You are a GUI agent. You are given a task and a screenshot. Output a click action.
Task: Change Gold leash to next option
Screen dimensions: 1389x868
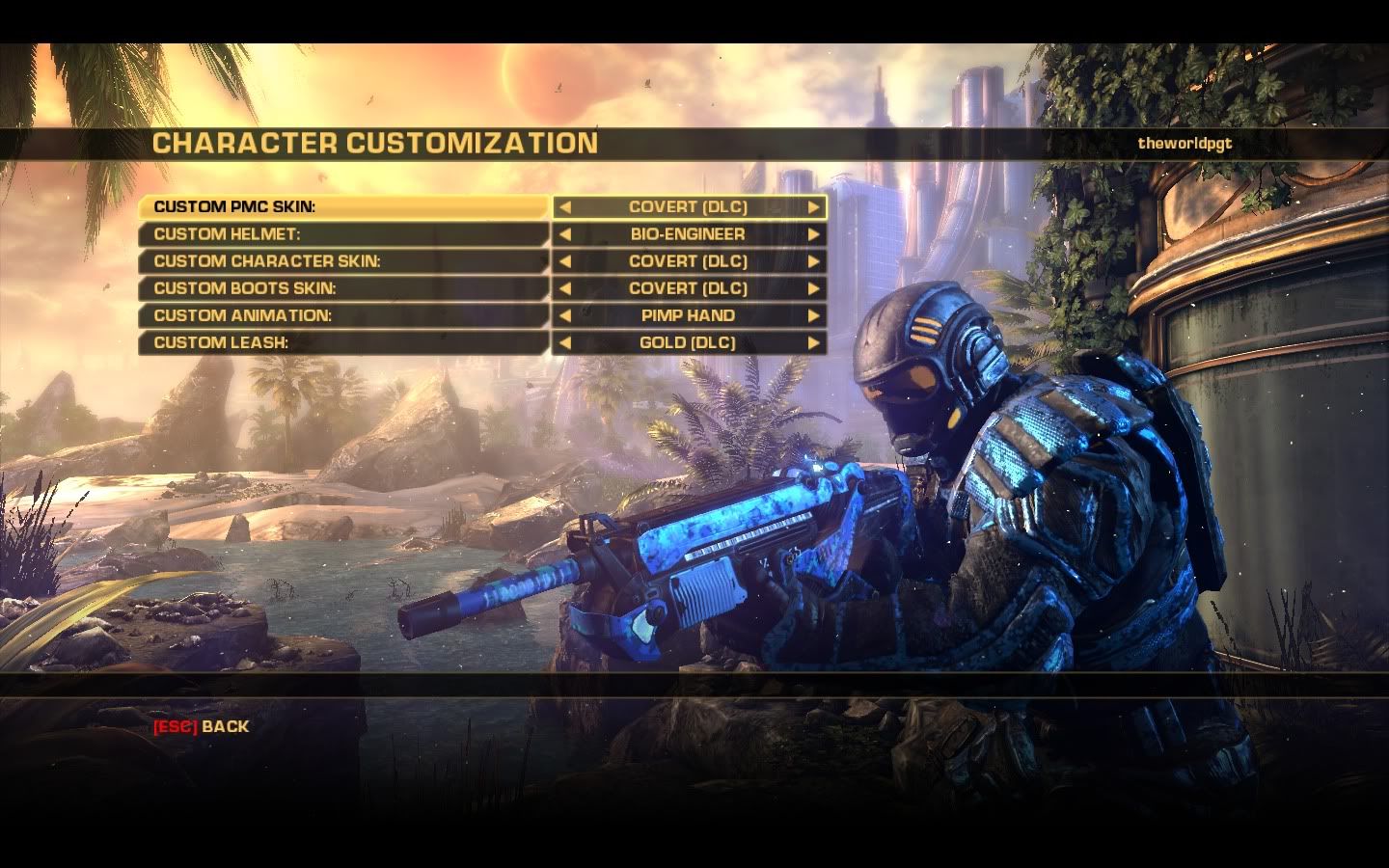click(813, 342)
